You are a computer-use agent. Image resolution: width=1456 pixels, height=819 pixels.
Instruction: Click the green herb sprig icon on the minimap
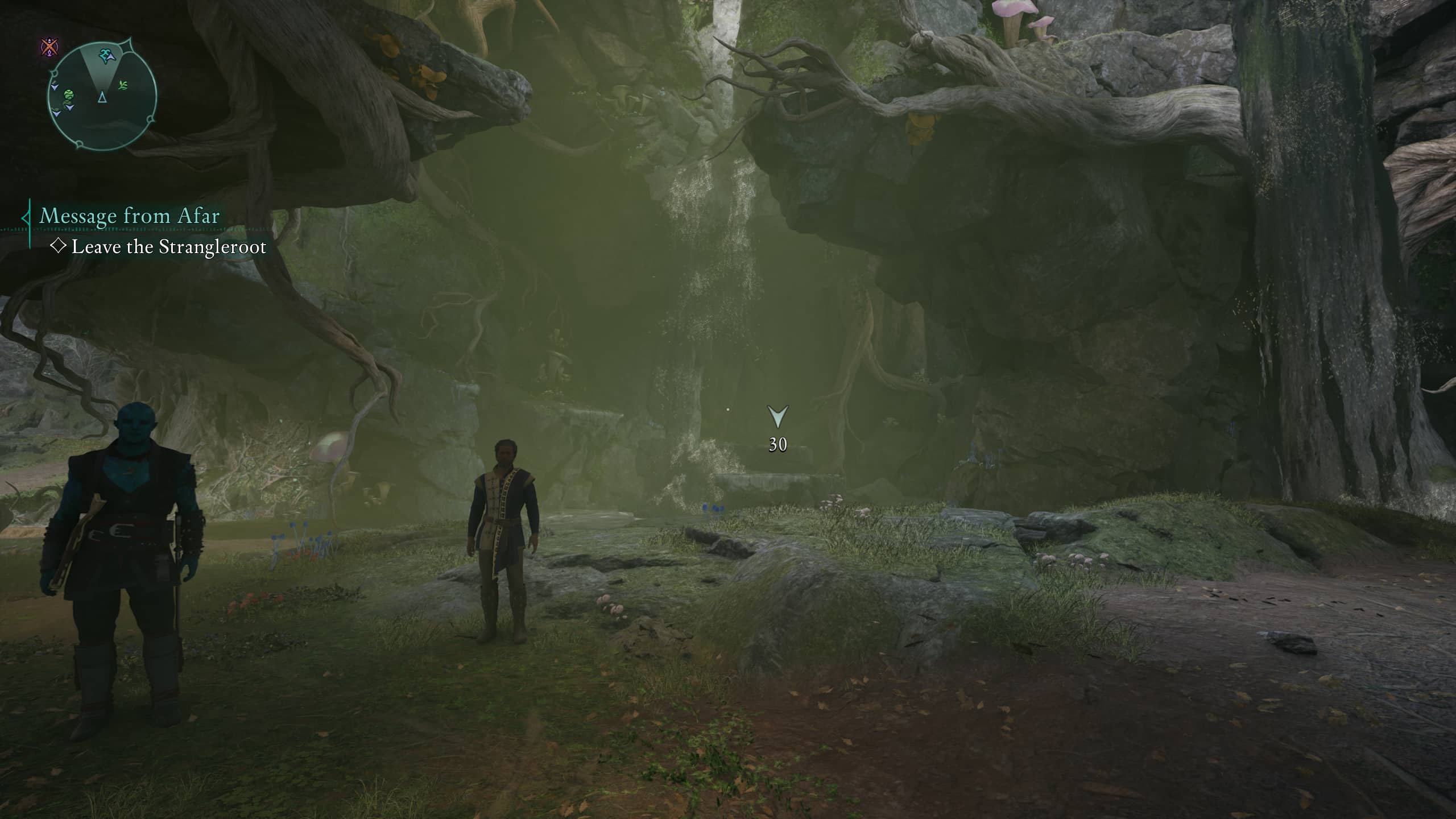[x=123, y=85]
